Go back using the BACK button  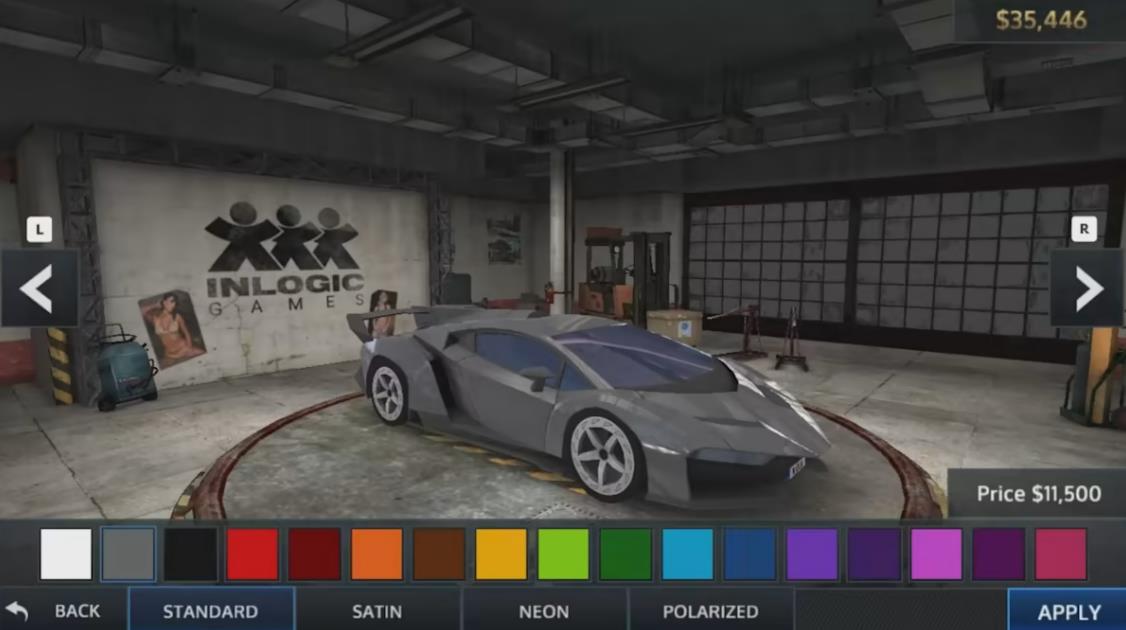62,610
